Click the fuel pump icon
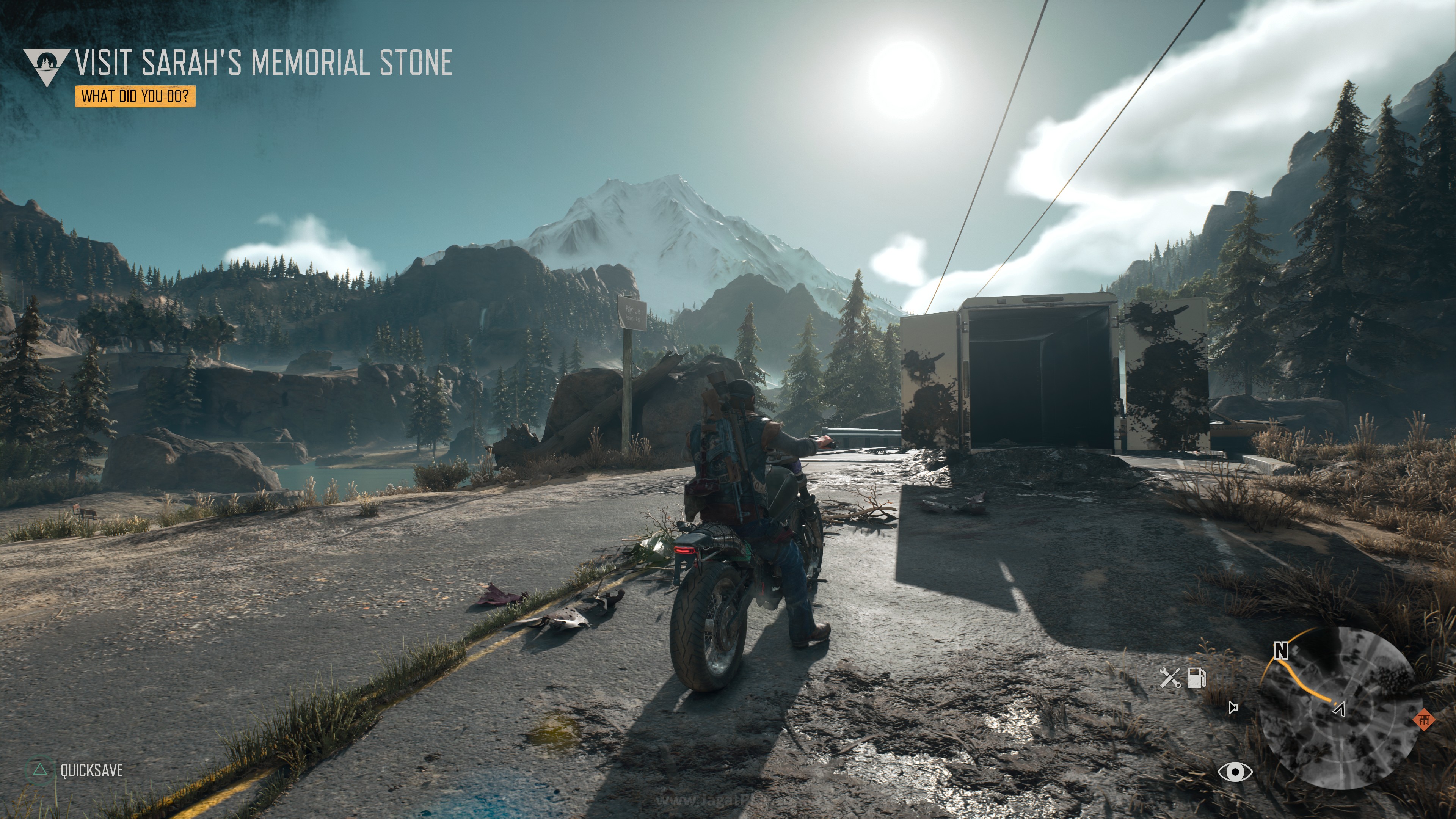 1197,677
